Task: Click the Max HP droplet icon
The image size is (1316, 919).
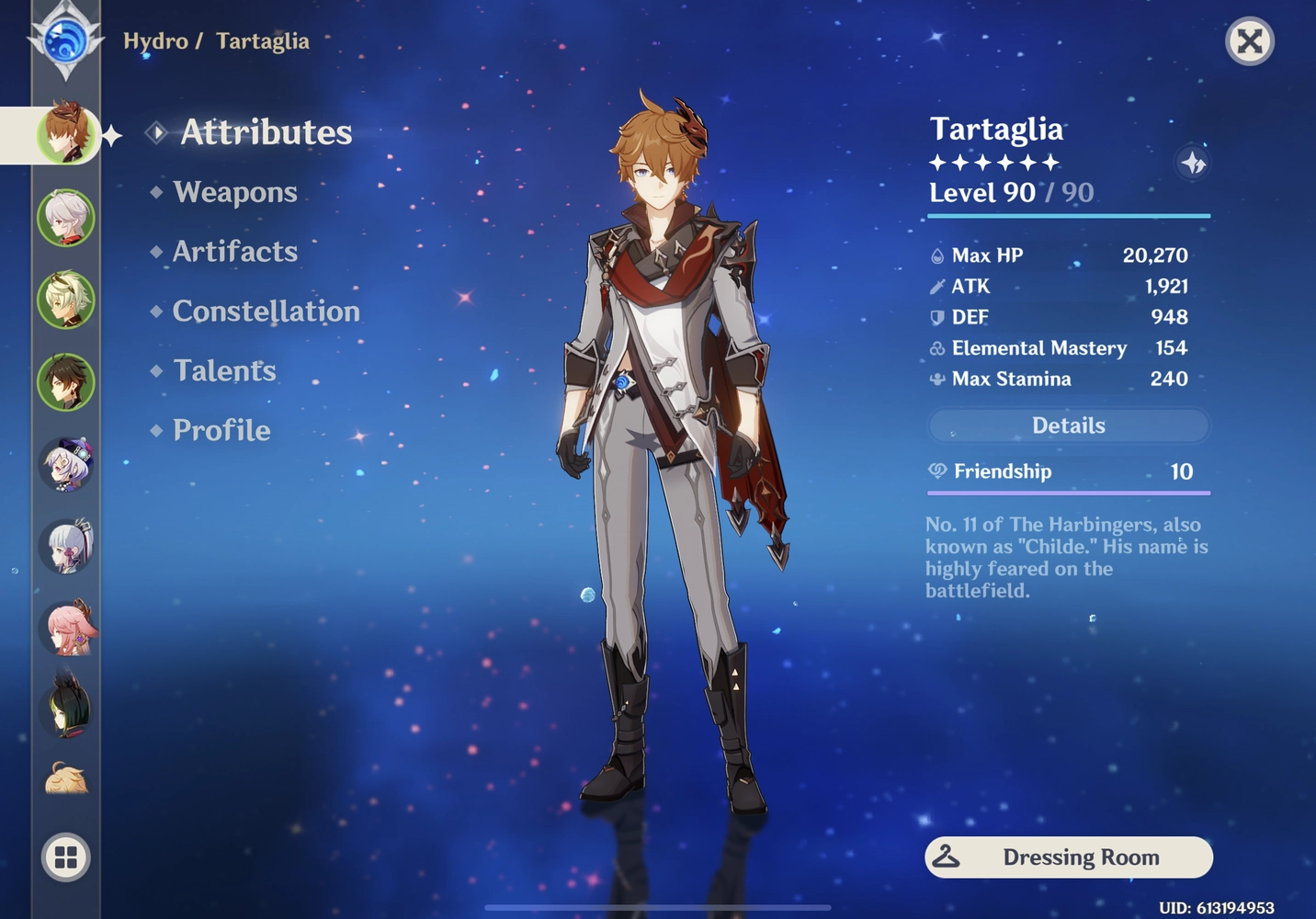Action: pyautogui.click(x=936, y=255)
